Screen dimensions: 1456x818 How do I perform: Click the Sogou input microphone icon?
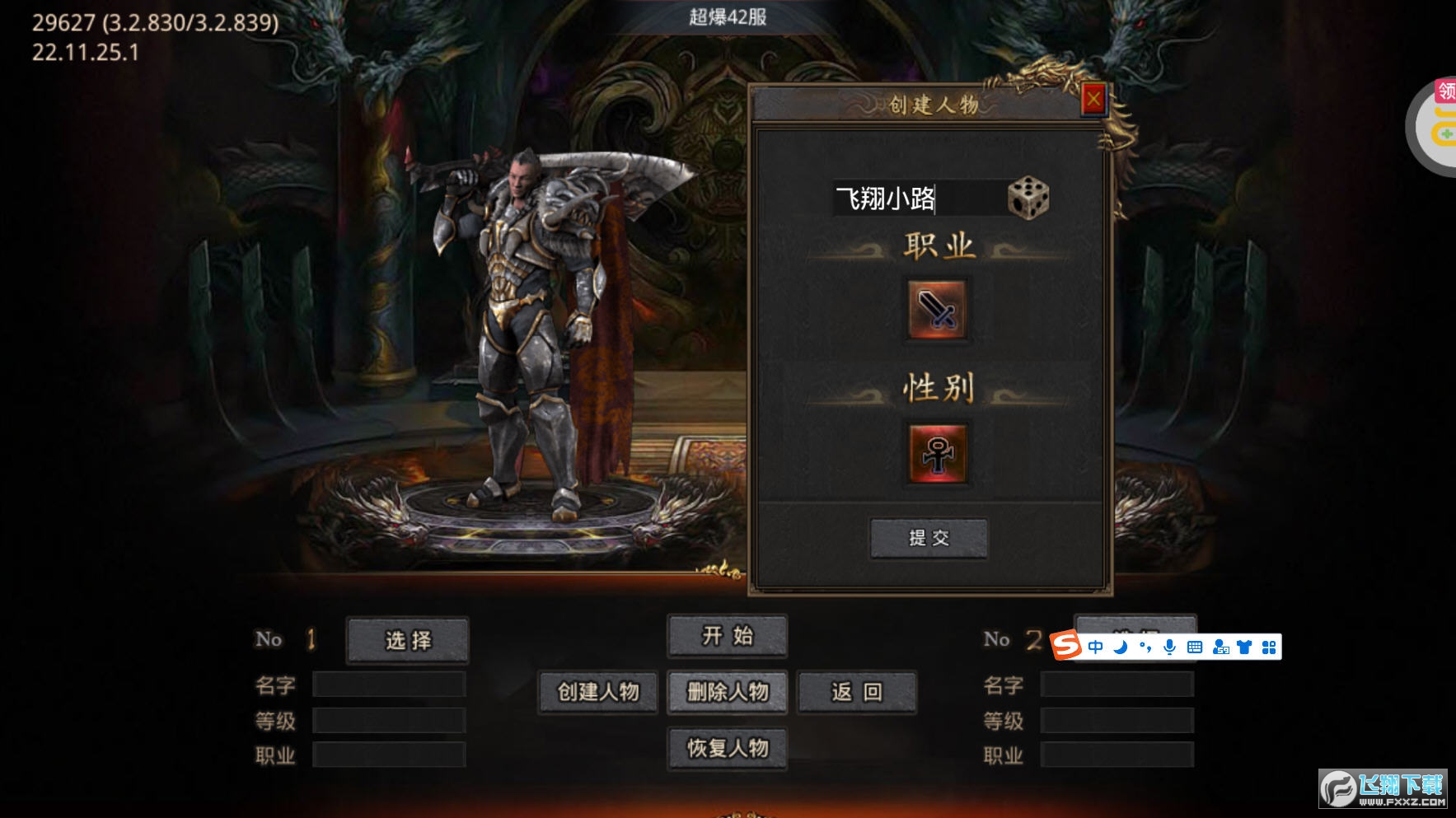point(1169,647)
